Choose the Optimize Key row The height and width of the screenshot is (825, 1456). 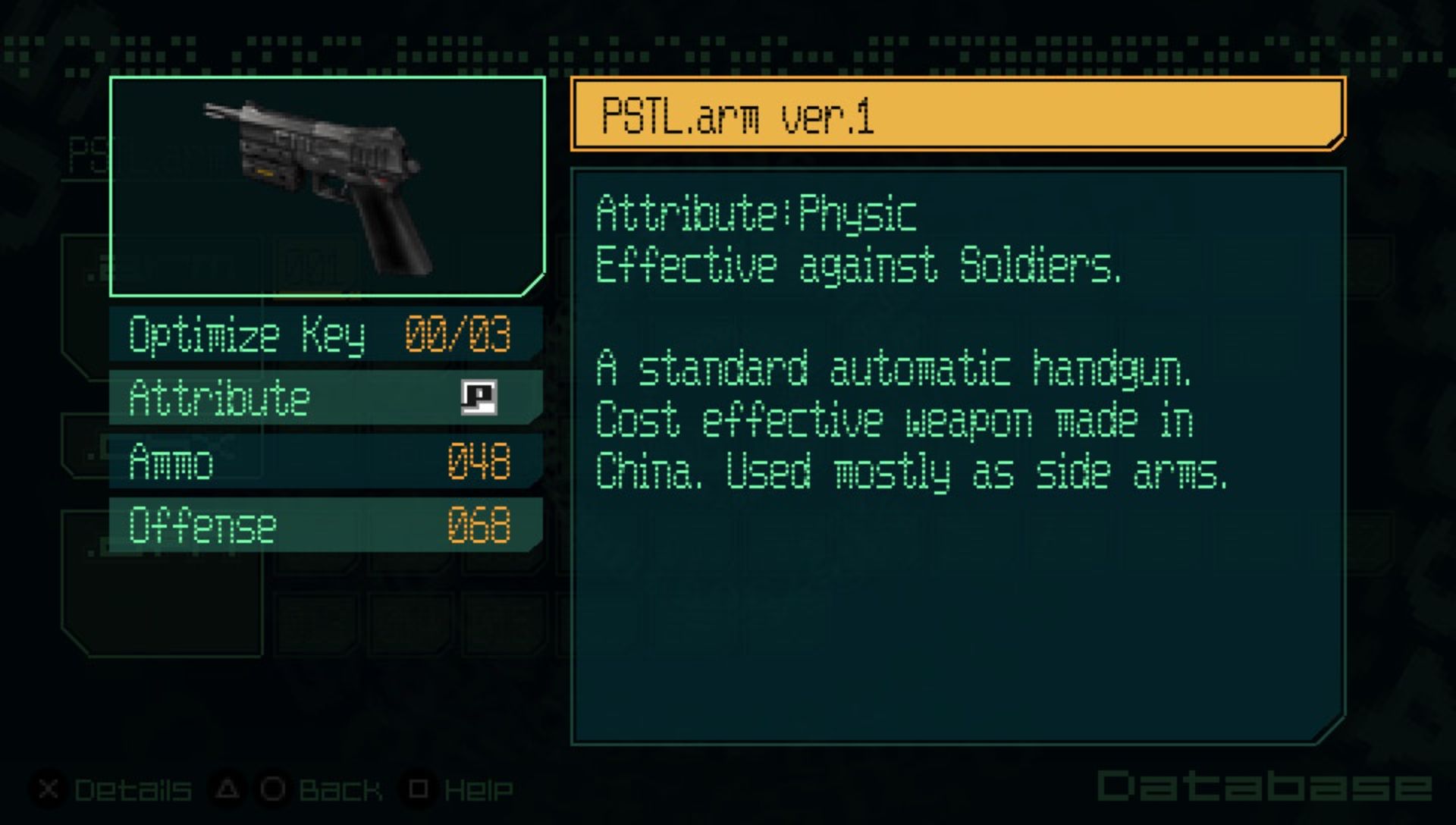pos(325,334)
